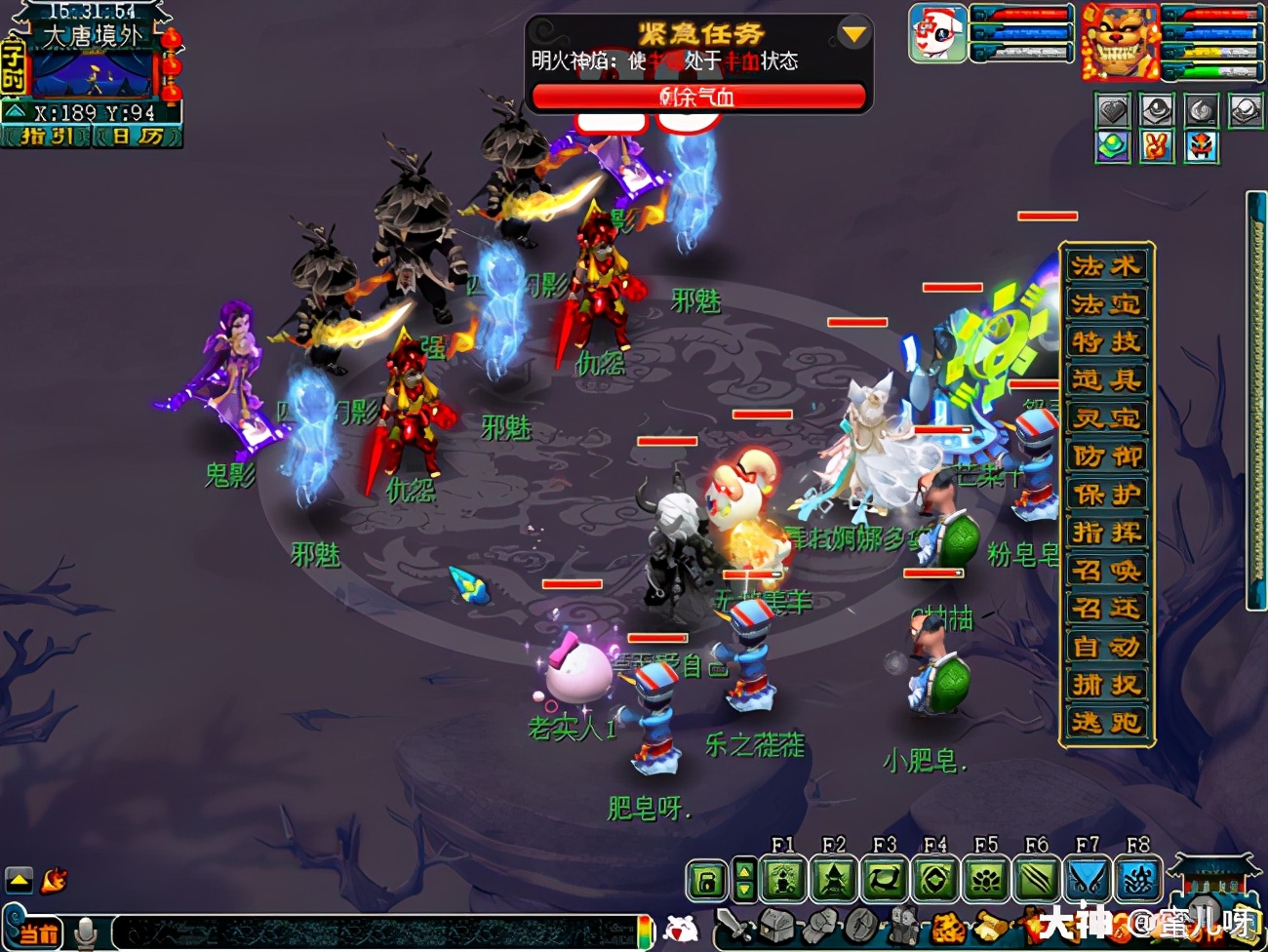
Task: Click the lion character portrait
Action: [x=1120, y=43]
